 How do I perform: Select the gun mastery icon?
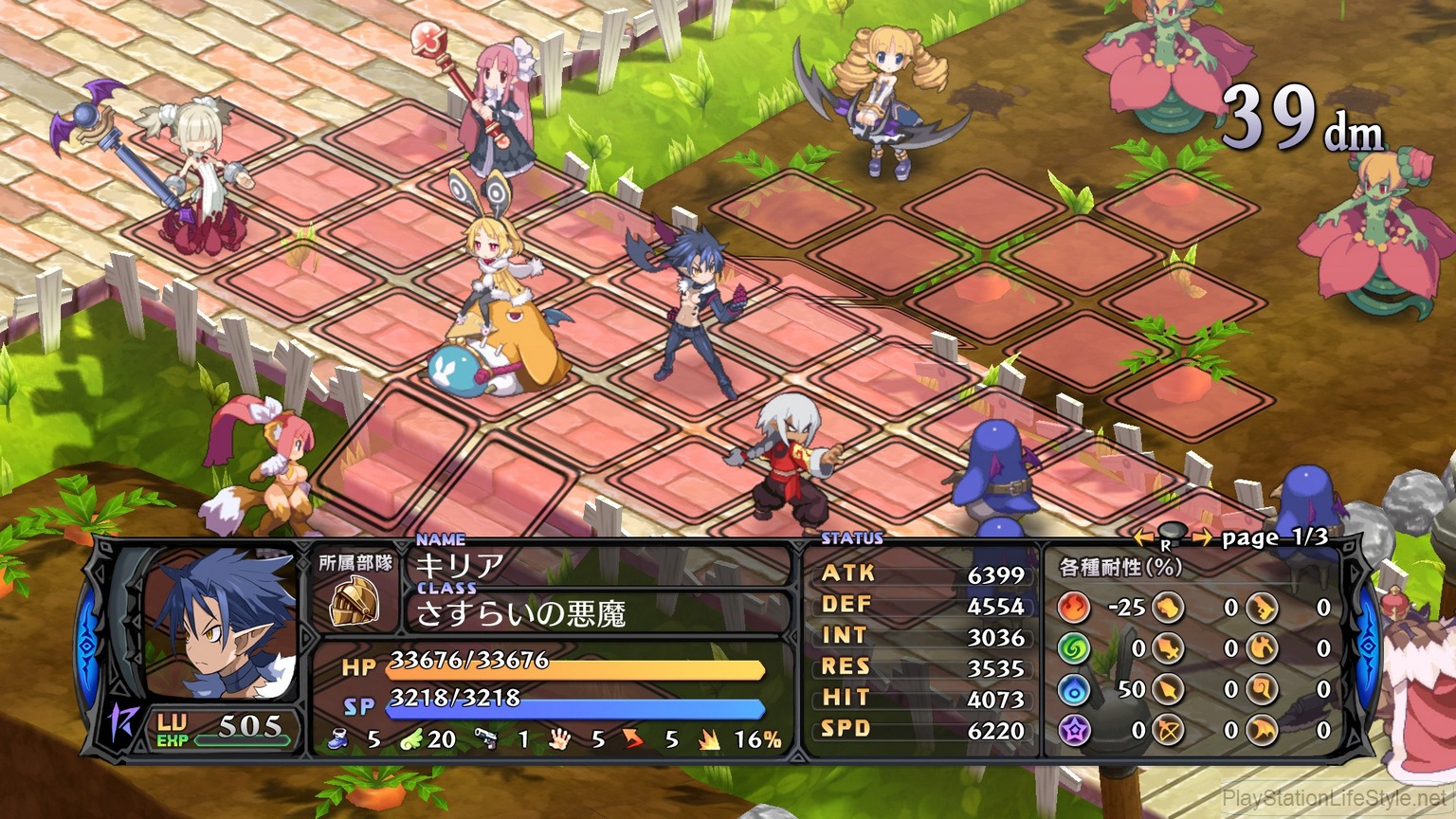(x=1262, y=607)
